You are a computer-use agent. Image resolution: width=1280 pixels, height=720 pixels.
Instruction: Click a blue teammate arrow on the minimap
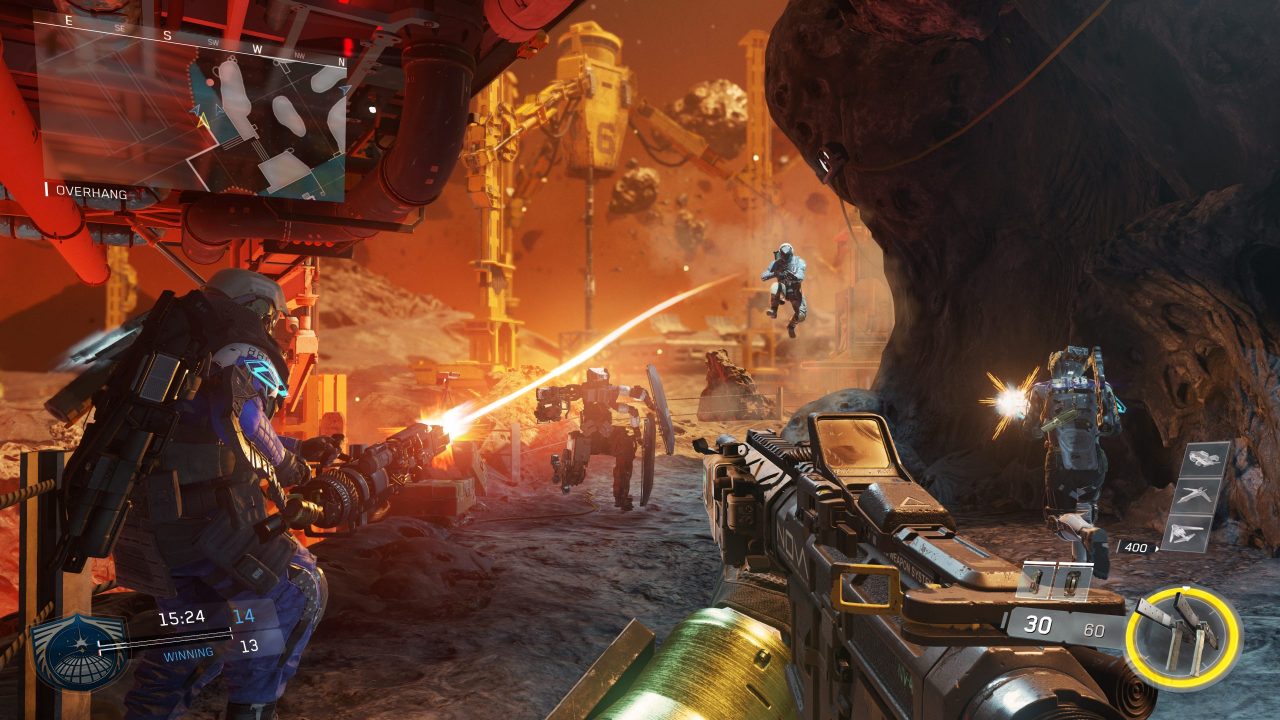[x=195, y=110]
